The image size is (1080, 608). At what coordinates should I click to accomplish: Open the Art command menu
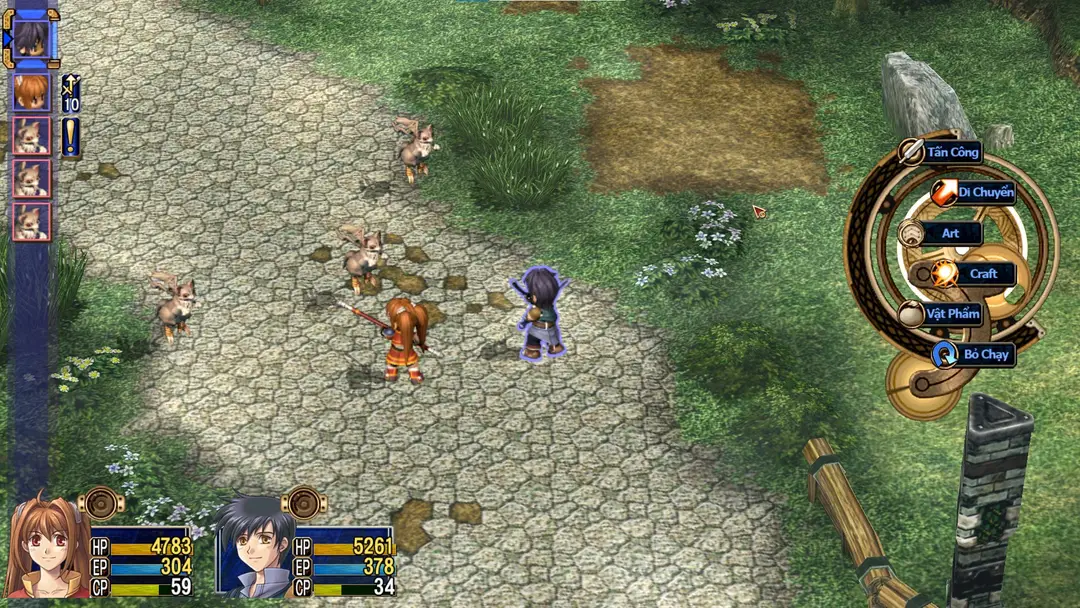[949, 233]
